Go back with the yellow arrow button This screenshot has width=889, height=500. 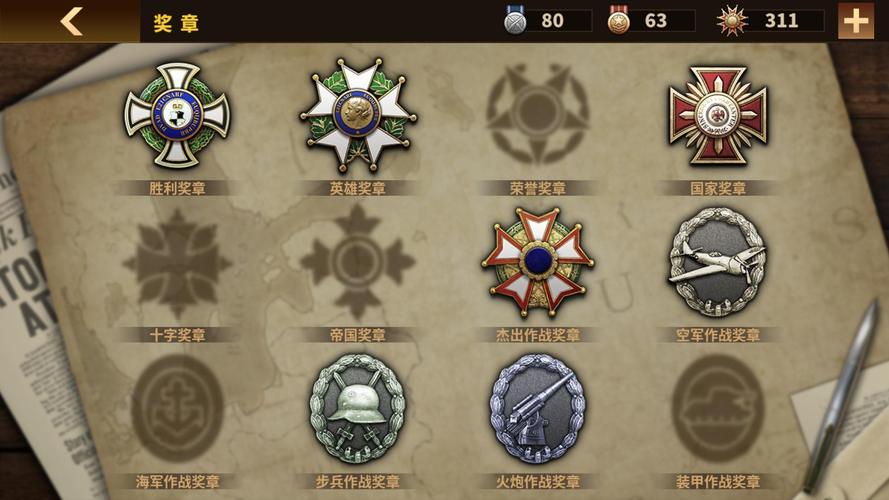point(70,21)
